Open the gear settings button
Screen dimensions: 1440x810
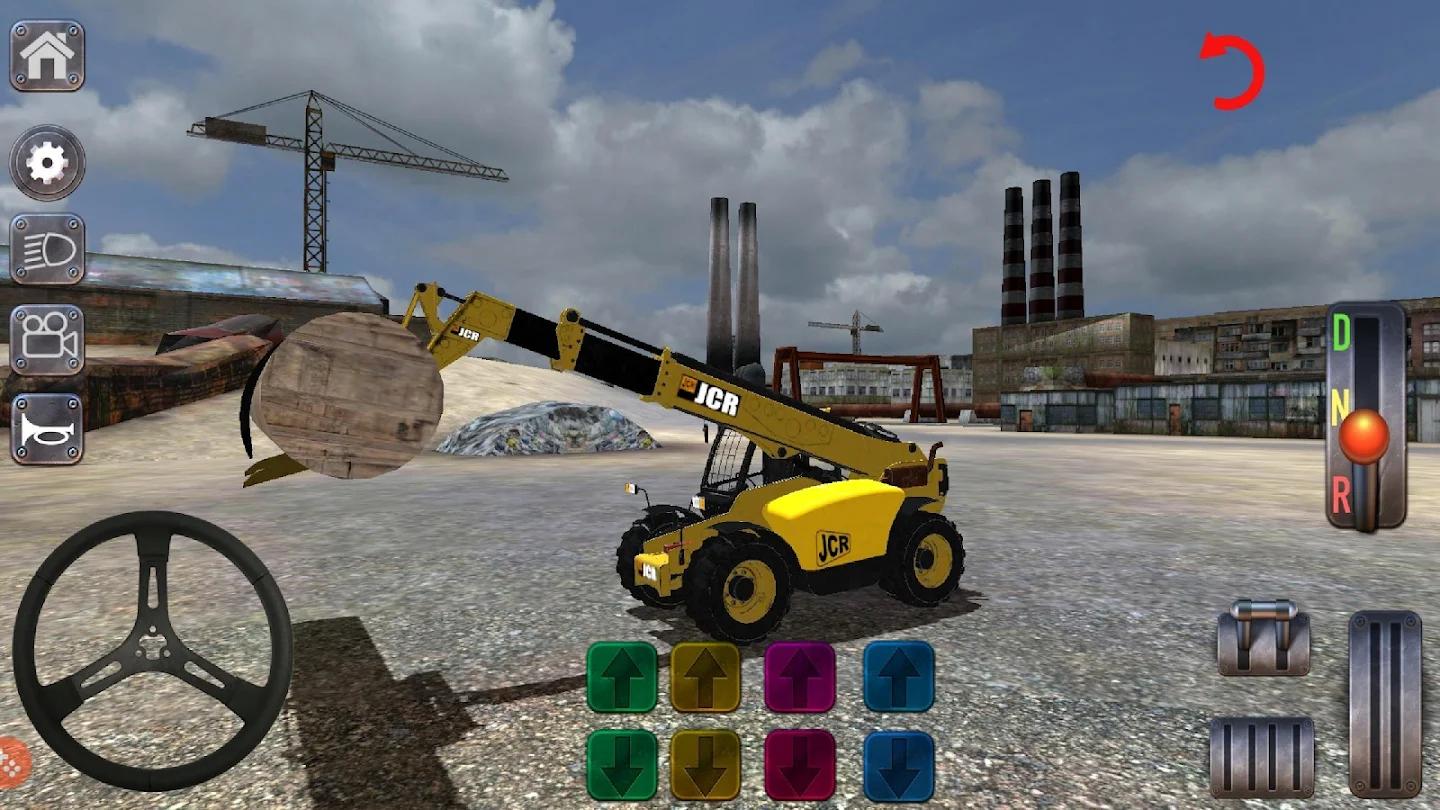[x=47, y=162]
